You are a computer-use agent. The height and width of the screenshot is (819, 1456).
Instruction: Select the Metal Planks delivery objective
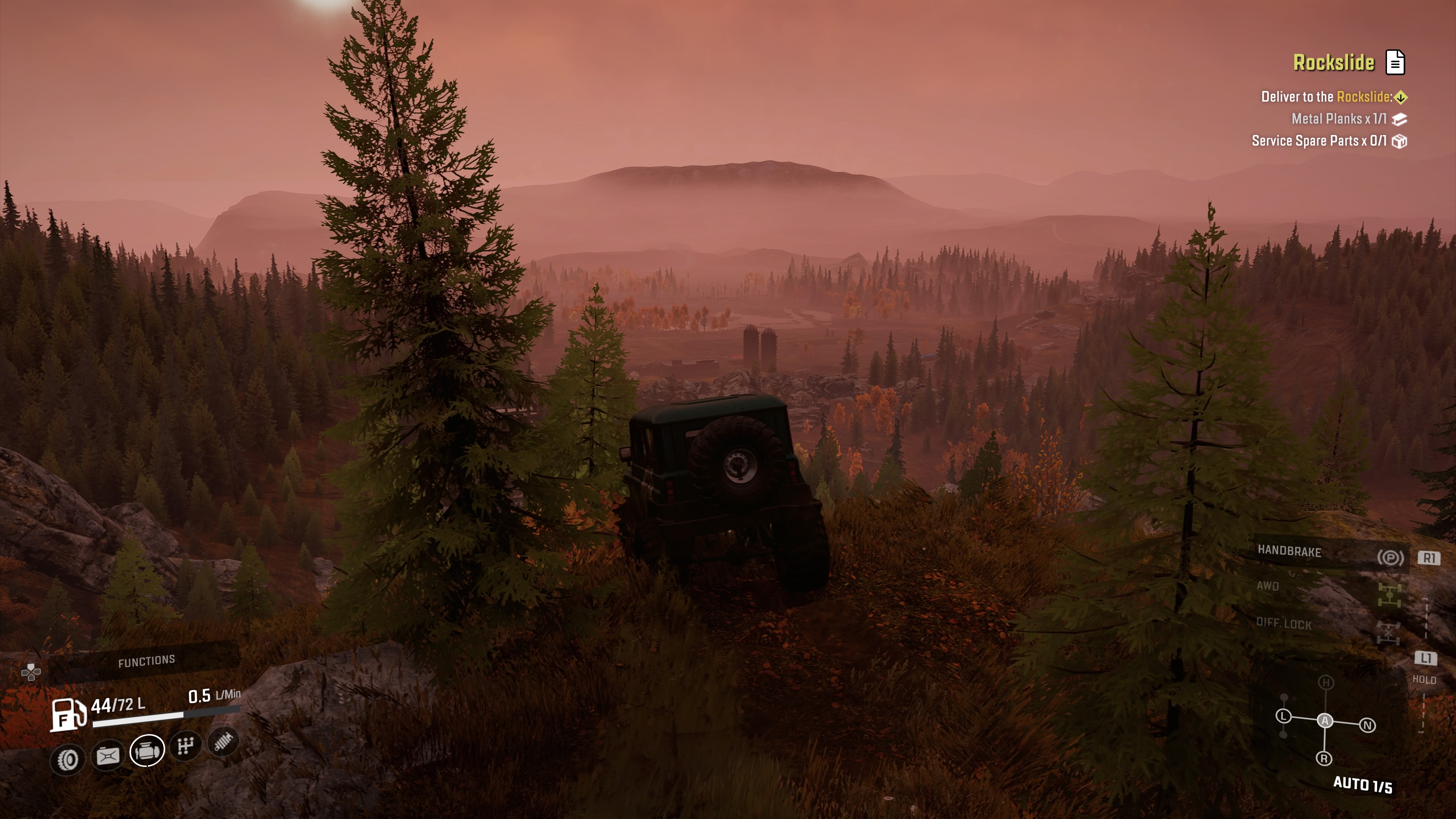[x=1338, y=119]
